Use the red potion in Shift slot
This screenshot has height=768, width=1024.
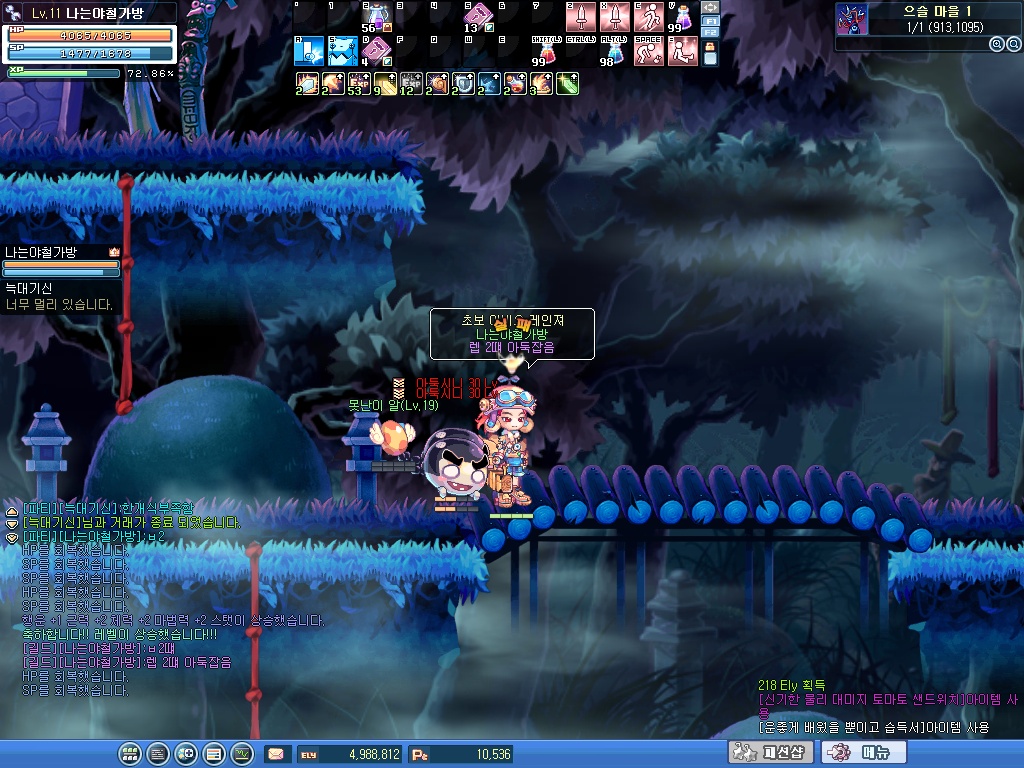pyautogui.click(x=547, y=51)
